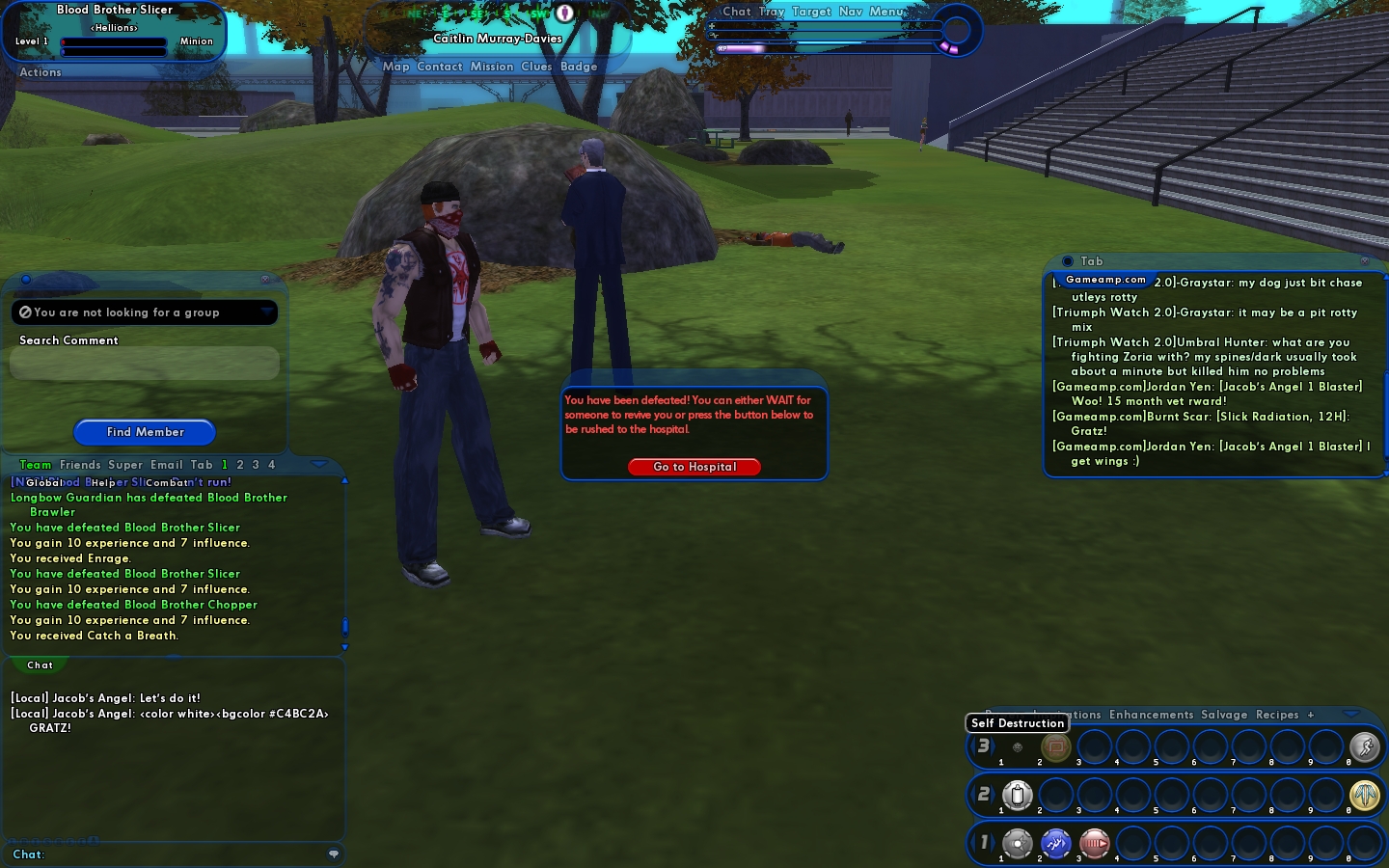
Task: Open the main Menu
Action: pos(886,12)
